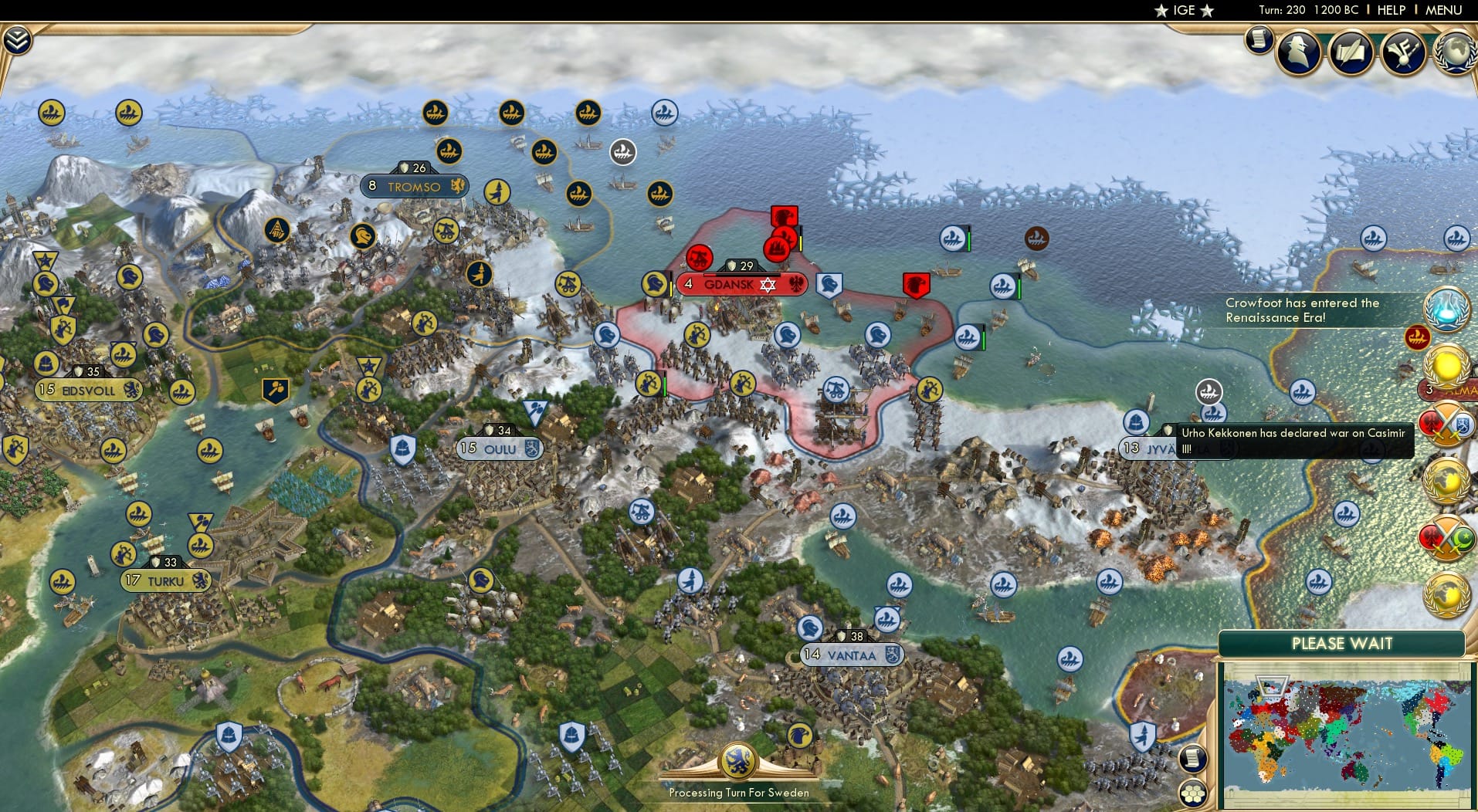Click the PLEASE WAIT banner
Image resolution: width=1478 pixels, height=812 pixels.
click(x=1341, y=643)
